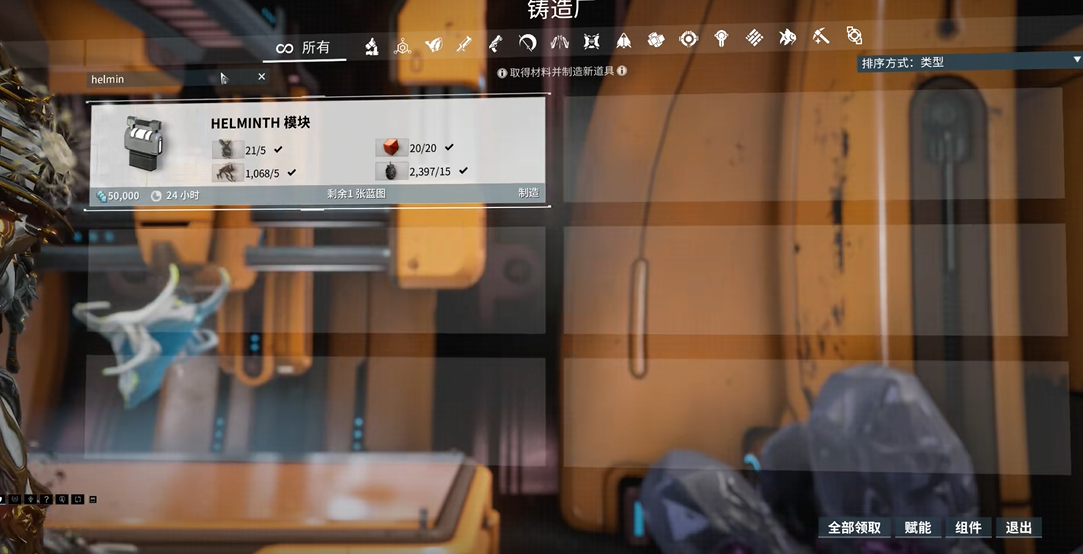The image size is (1083, 554).
Task: Choose the pickaxe mining category tab
Action: 820,38
